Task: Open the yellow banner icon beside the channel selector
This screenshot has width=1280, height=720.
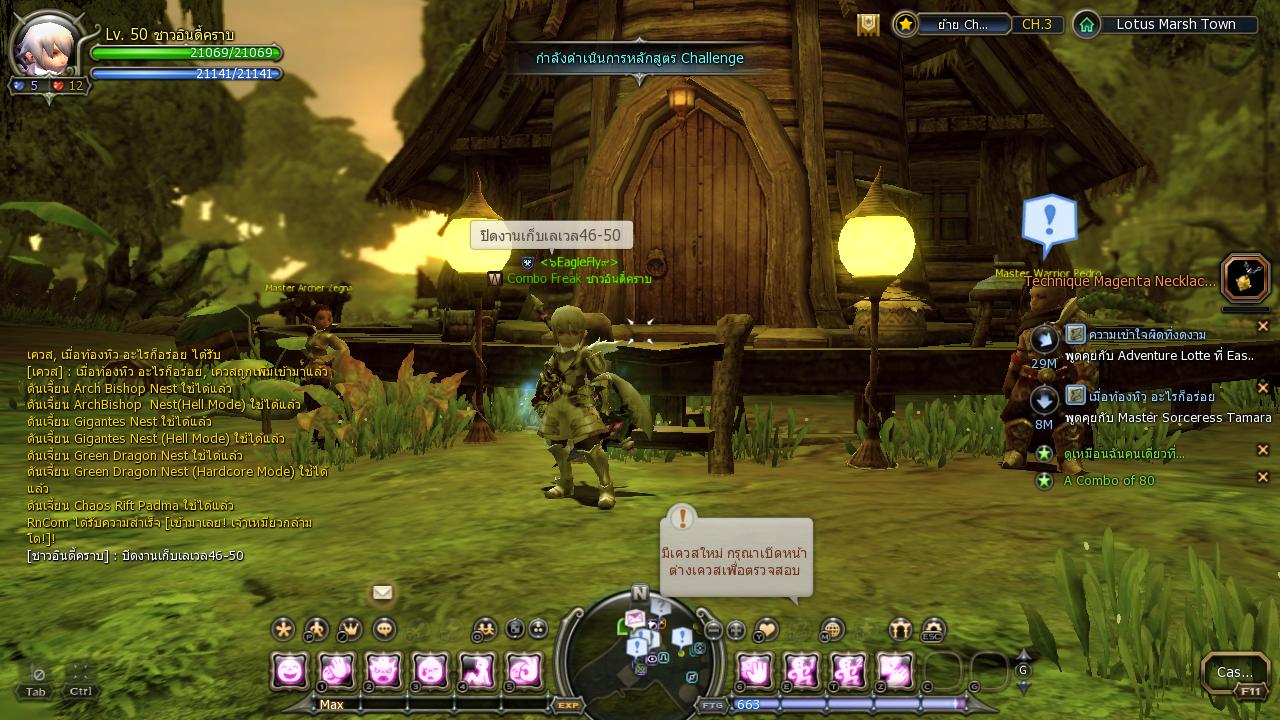Action: click(868, 25)
